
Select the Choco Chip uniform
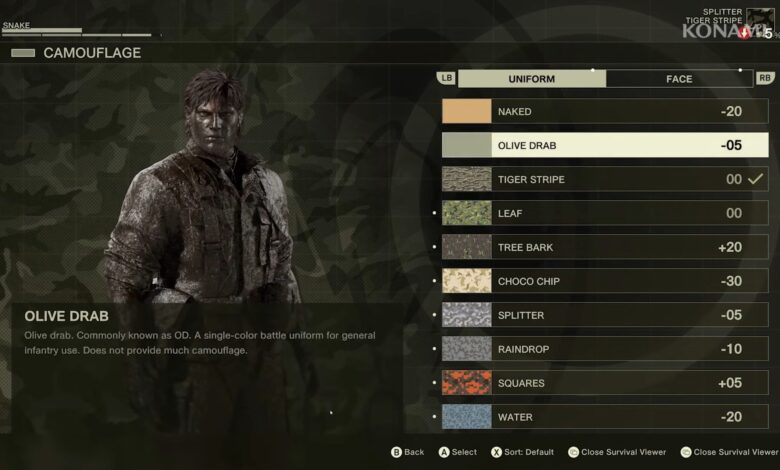coord(605,282)
